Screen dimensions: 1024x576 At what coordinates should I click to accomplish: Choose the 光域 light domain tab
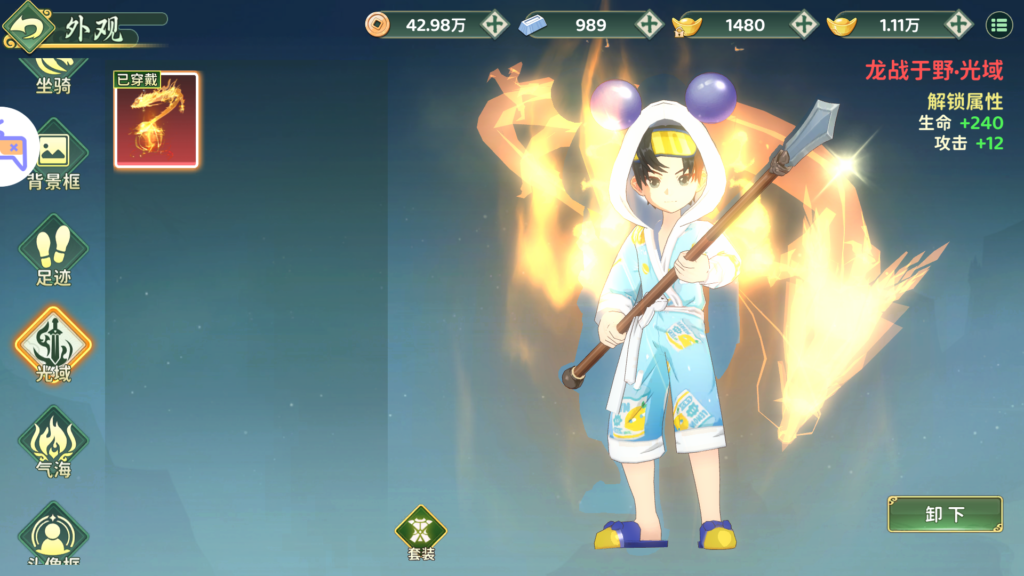(53, 346)
